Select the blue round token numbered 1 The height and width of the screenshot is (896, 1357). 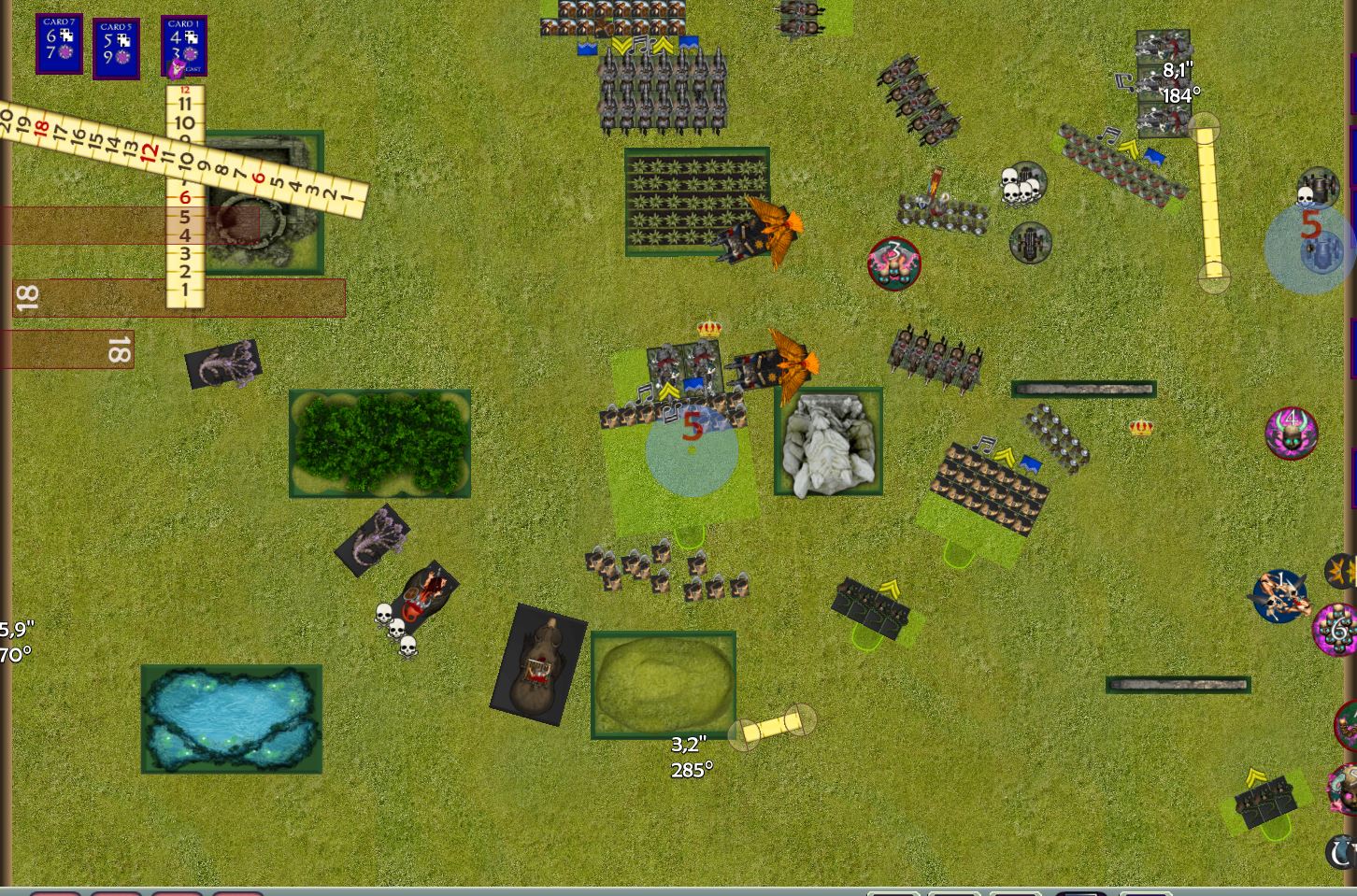1279,595
